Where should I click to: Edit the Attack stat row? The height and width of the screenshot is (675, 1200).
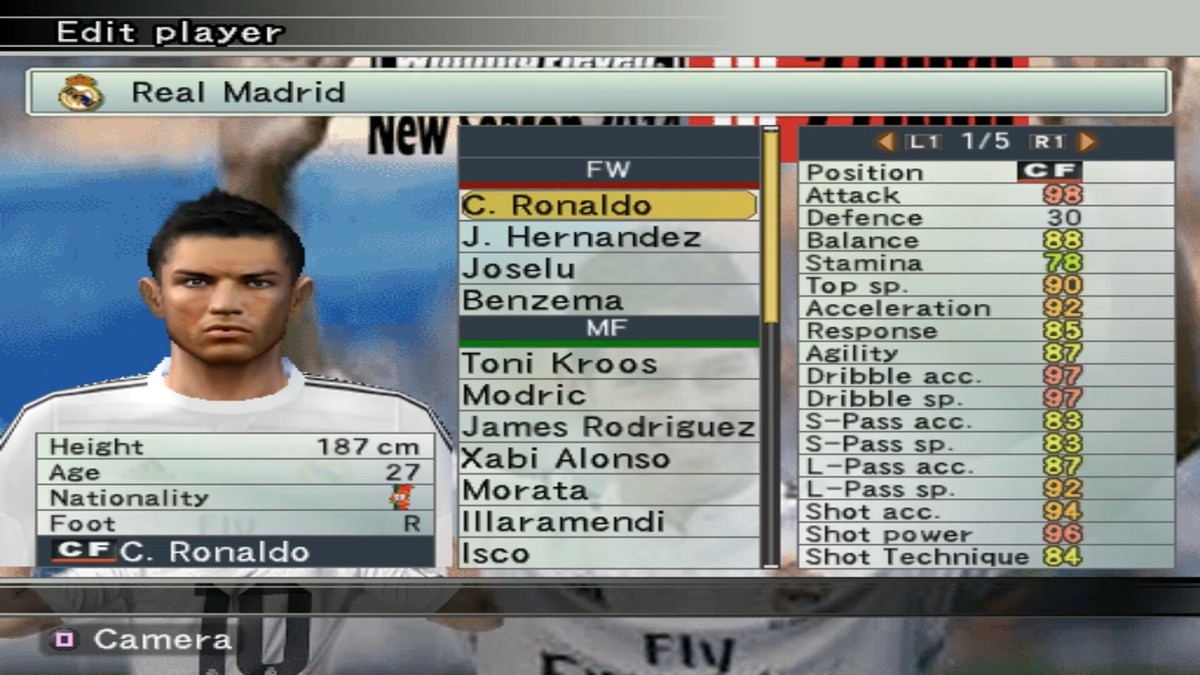[985, 195]
